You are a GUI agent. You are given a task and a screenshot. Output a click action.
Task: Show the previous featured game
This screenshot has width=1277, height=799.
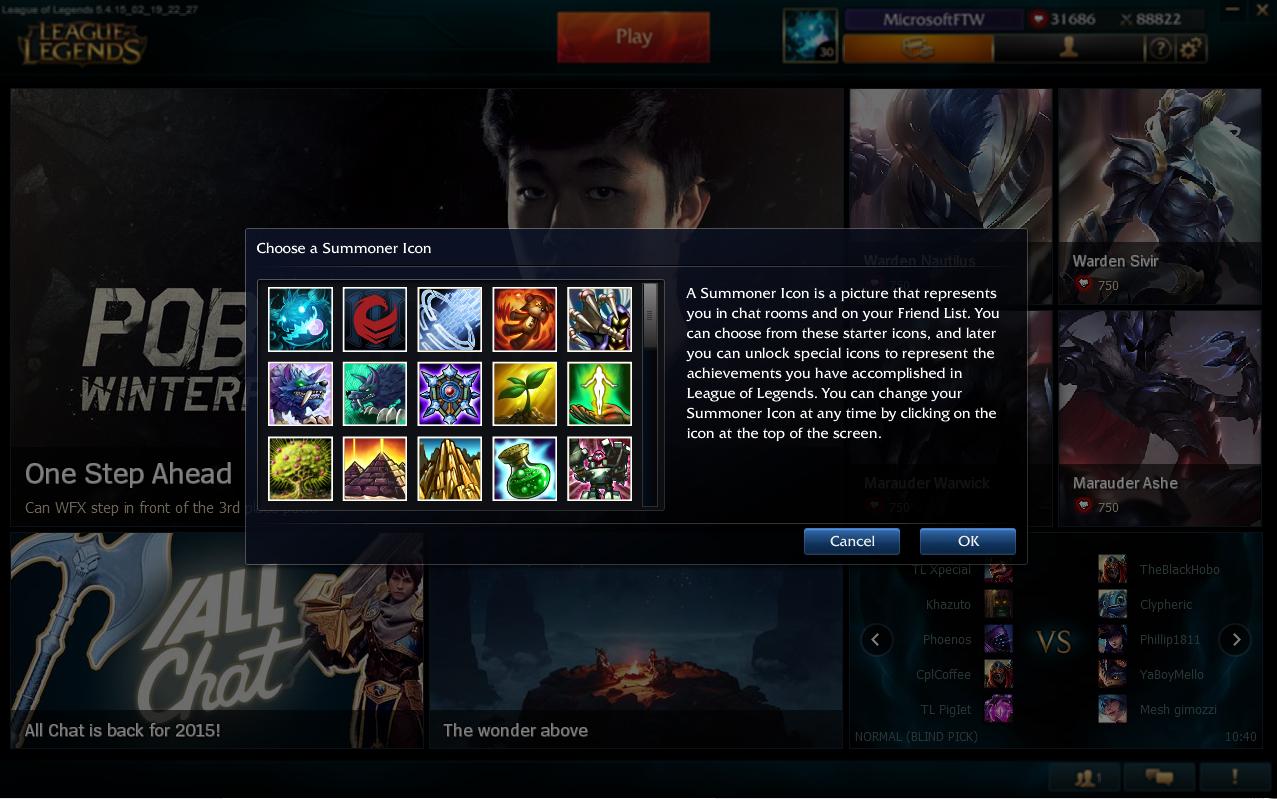coord(876,639)
